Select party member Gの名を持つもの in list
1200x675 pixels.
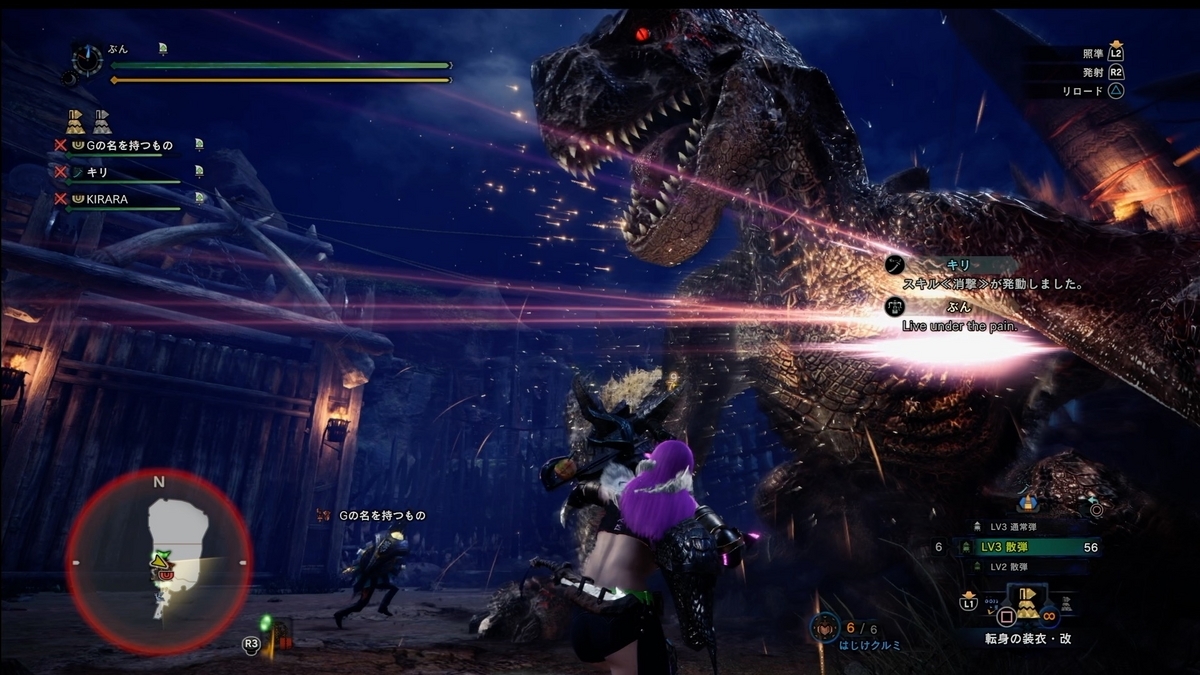[123, 146]
